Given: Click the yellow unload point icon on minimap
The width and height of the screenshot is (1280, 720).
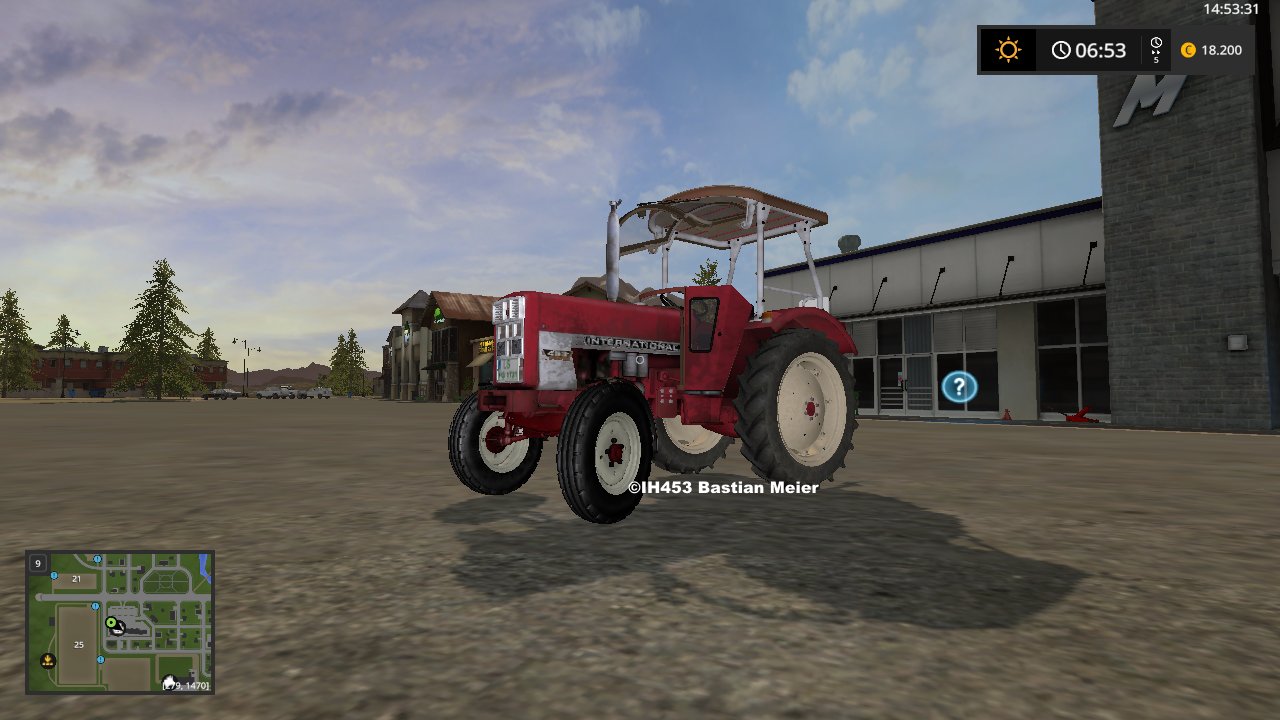Looking at the screenshot, I should point(48,661).
